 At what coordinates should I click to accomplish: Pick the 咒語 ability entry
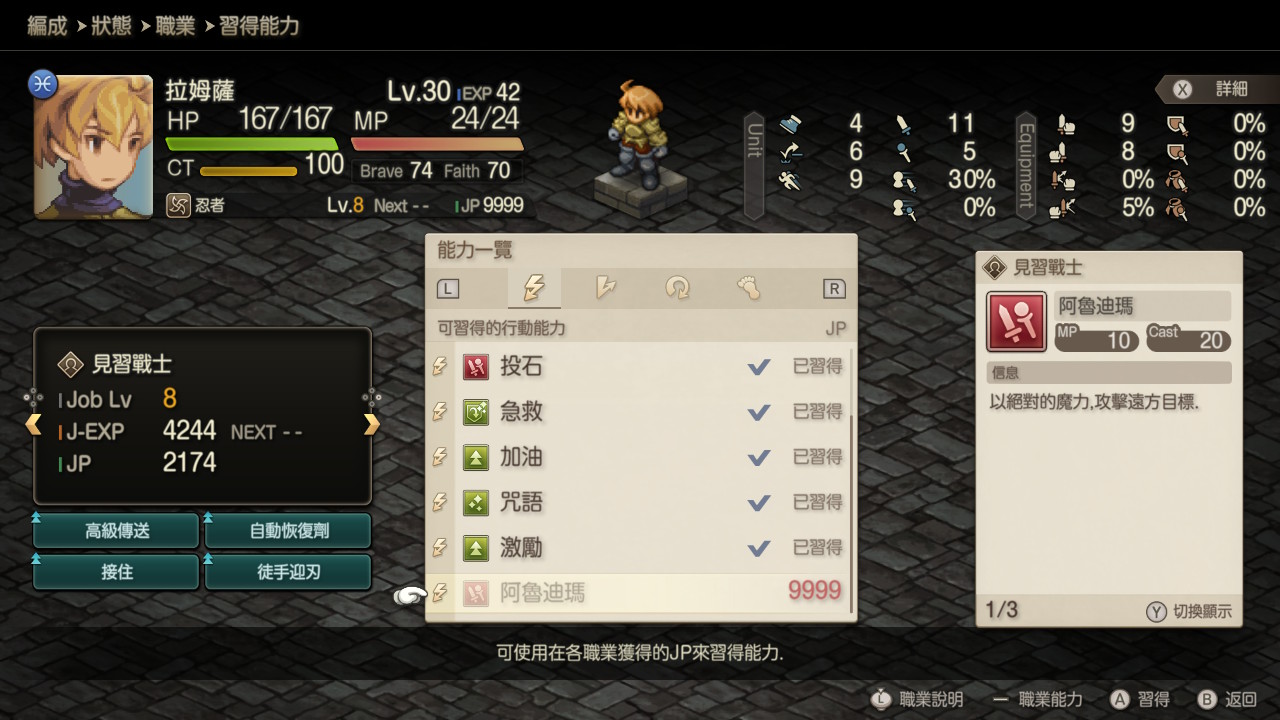640,502
